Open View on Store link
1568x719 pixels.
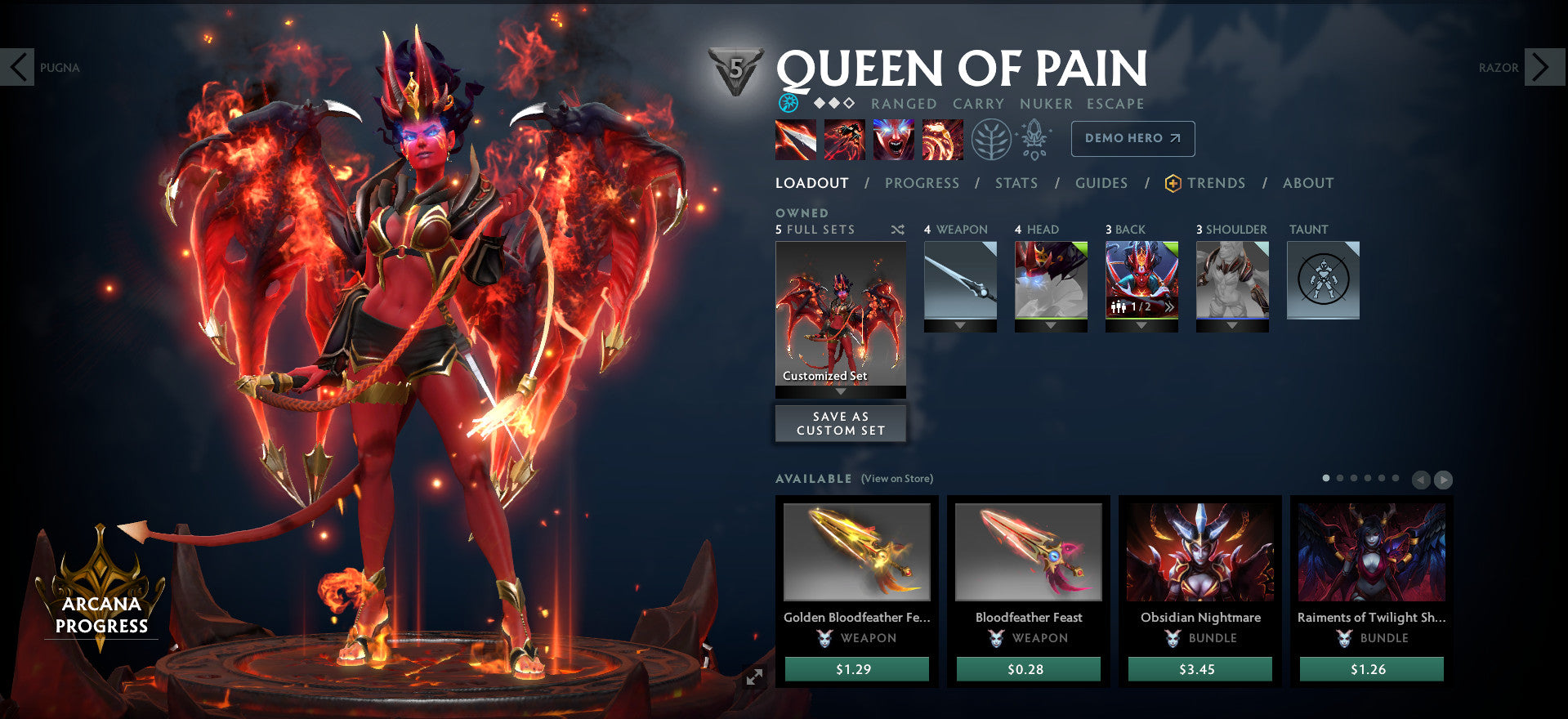click(896, 478)
